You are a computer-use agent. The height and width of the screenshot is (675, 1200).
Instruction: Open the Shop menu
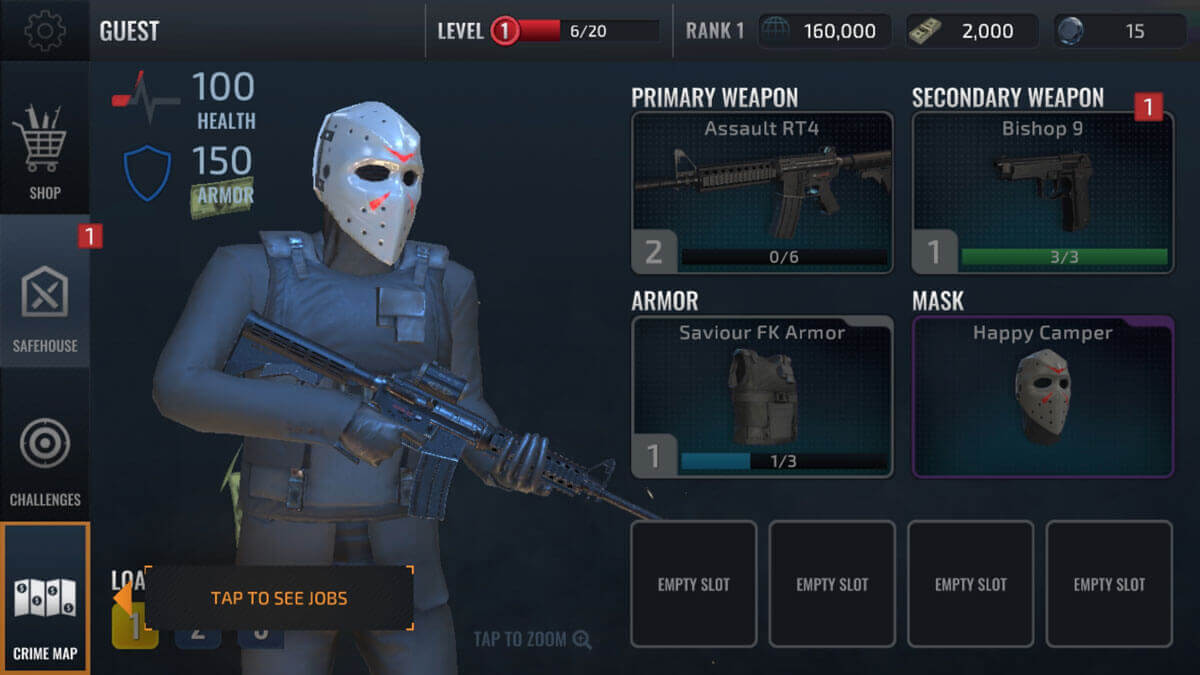tap(44, 150)
